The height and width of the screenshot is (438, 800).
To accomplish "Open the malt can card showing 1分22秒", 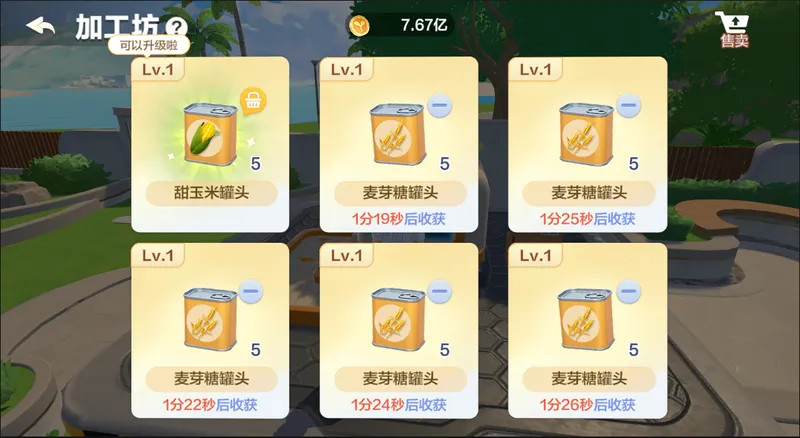I will point(210,328).
